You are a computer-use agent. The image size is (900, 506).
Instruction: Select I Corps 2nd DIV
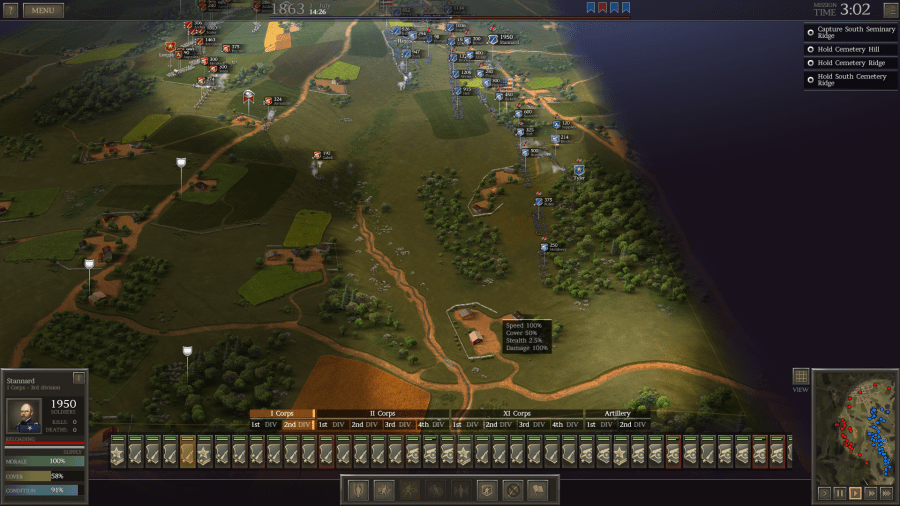click(x=297, y=425)
